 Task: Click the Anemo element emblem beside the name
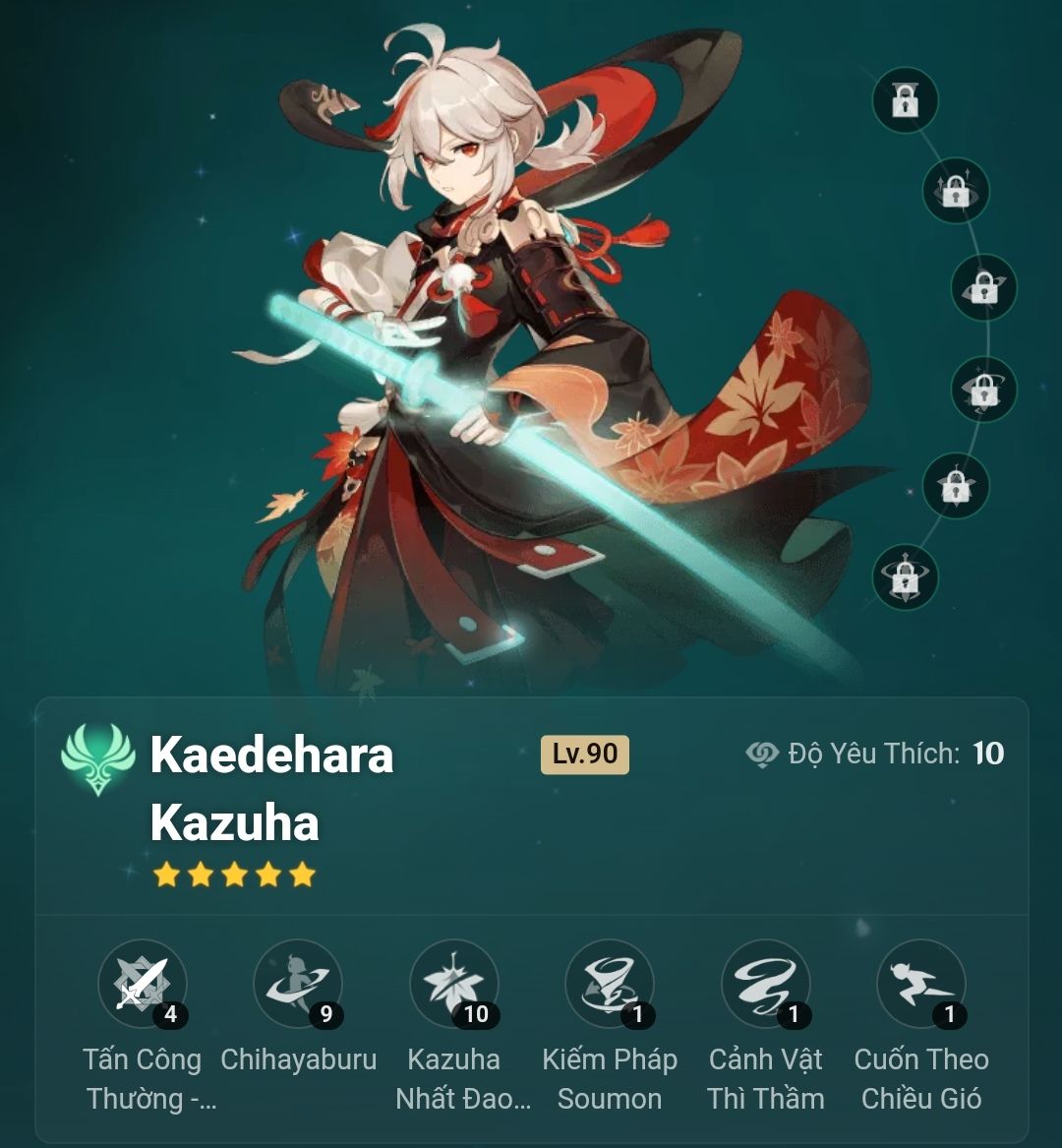point(97,758)
